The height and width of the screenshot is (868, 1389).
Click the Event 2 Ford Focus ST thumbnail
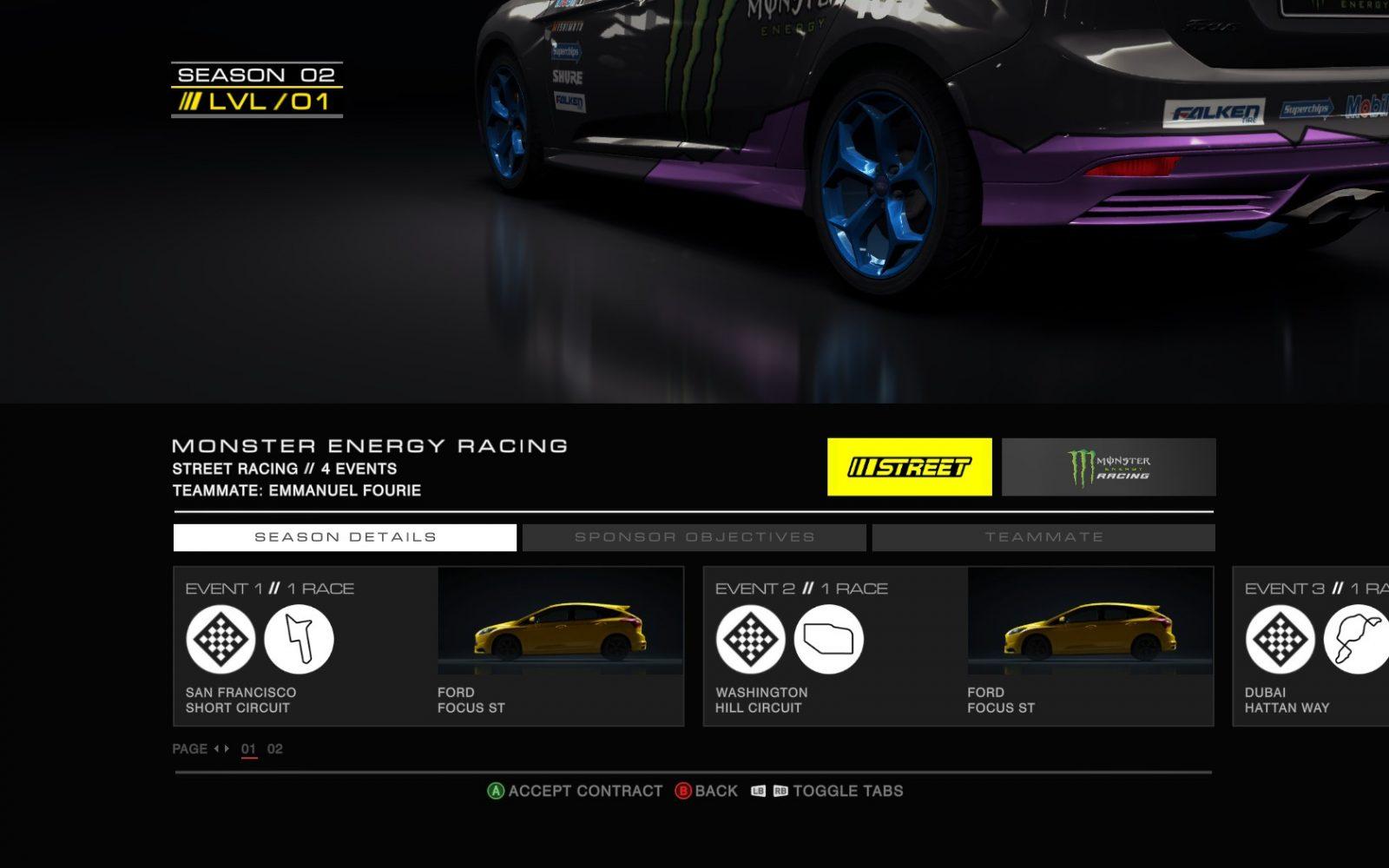click(x=1089, y=621)
